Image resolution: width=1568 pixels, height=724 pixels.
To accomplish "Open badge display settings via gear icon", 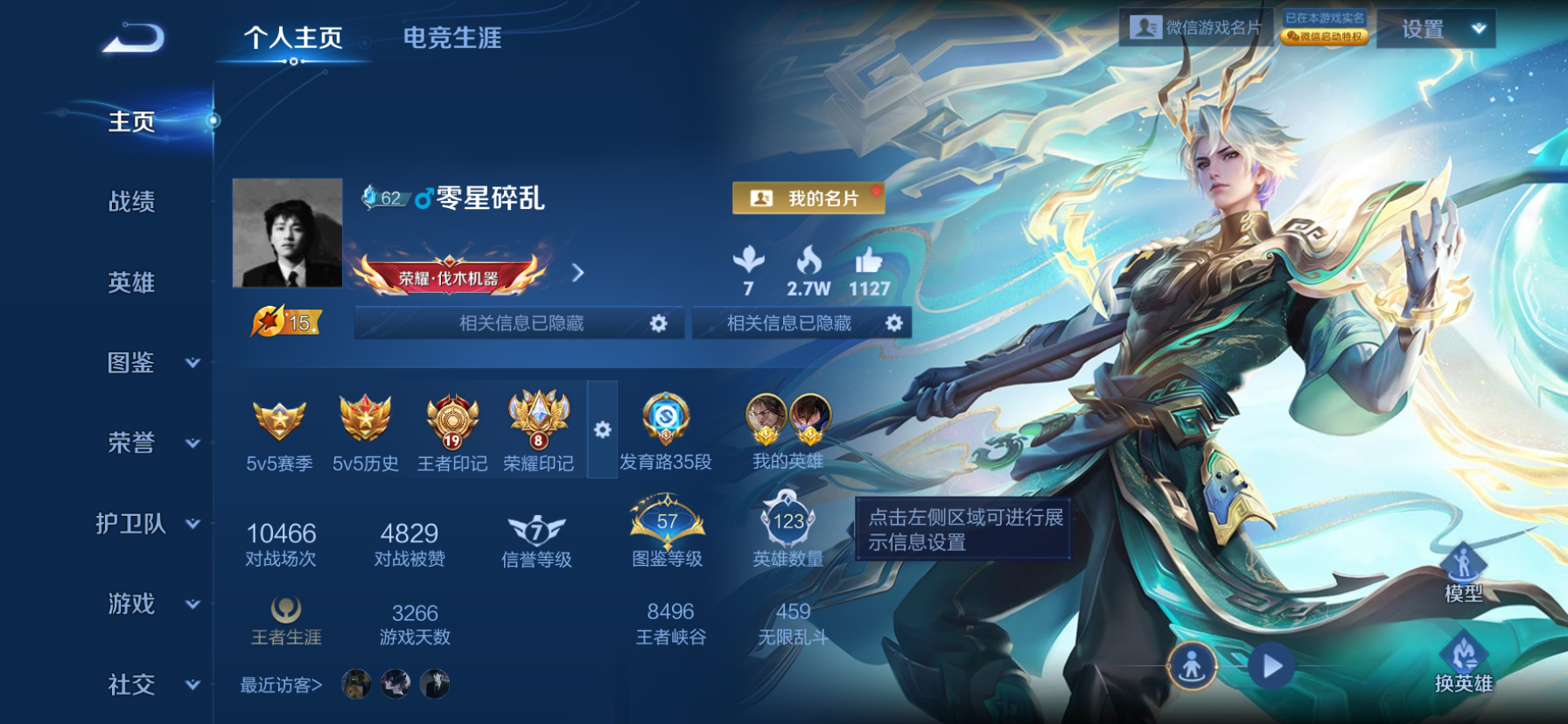I will coord(603,428).
